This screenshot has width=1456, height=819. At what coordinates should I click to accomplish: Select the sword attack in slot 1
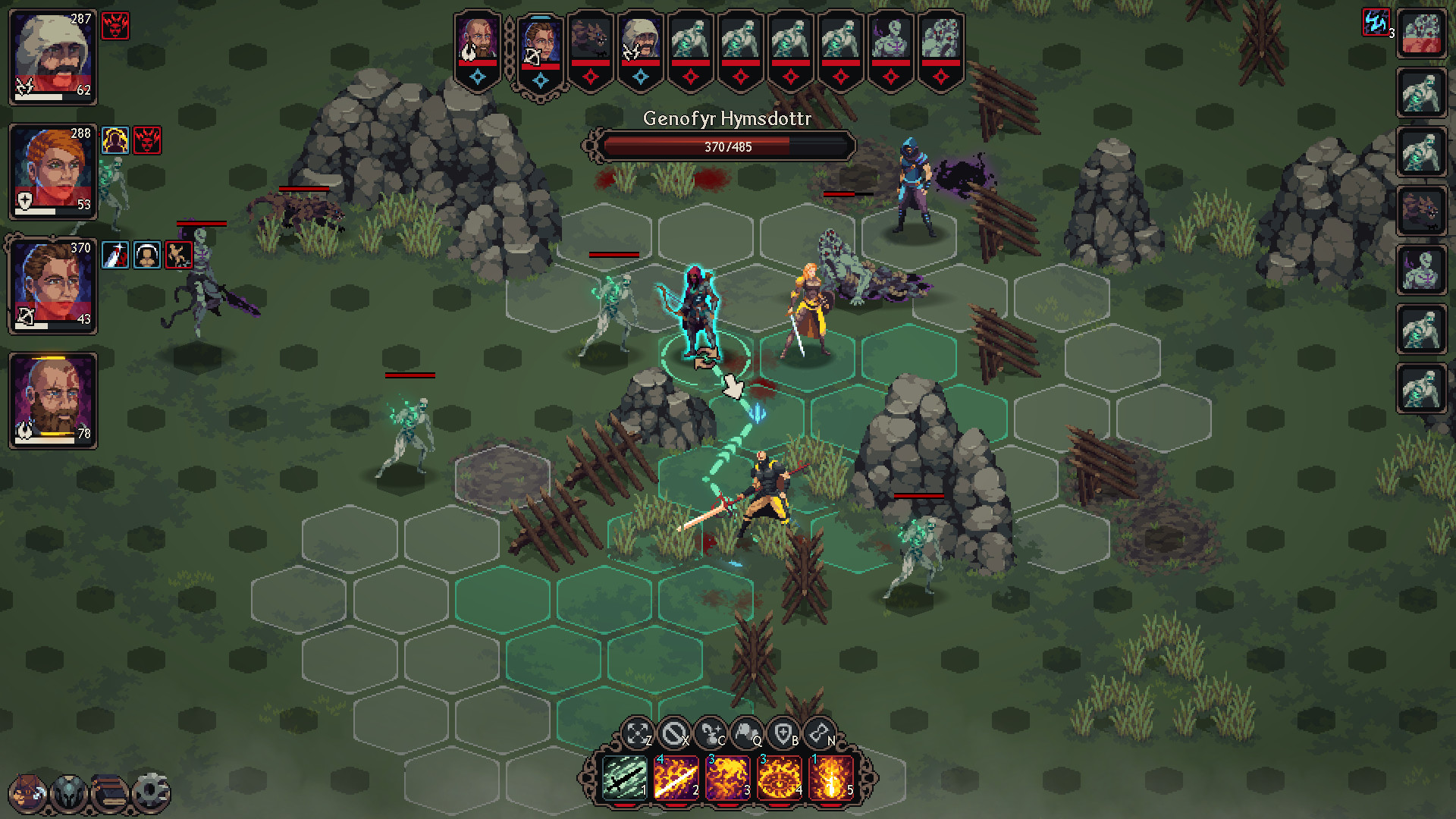click(x=624, y=780)
